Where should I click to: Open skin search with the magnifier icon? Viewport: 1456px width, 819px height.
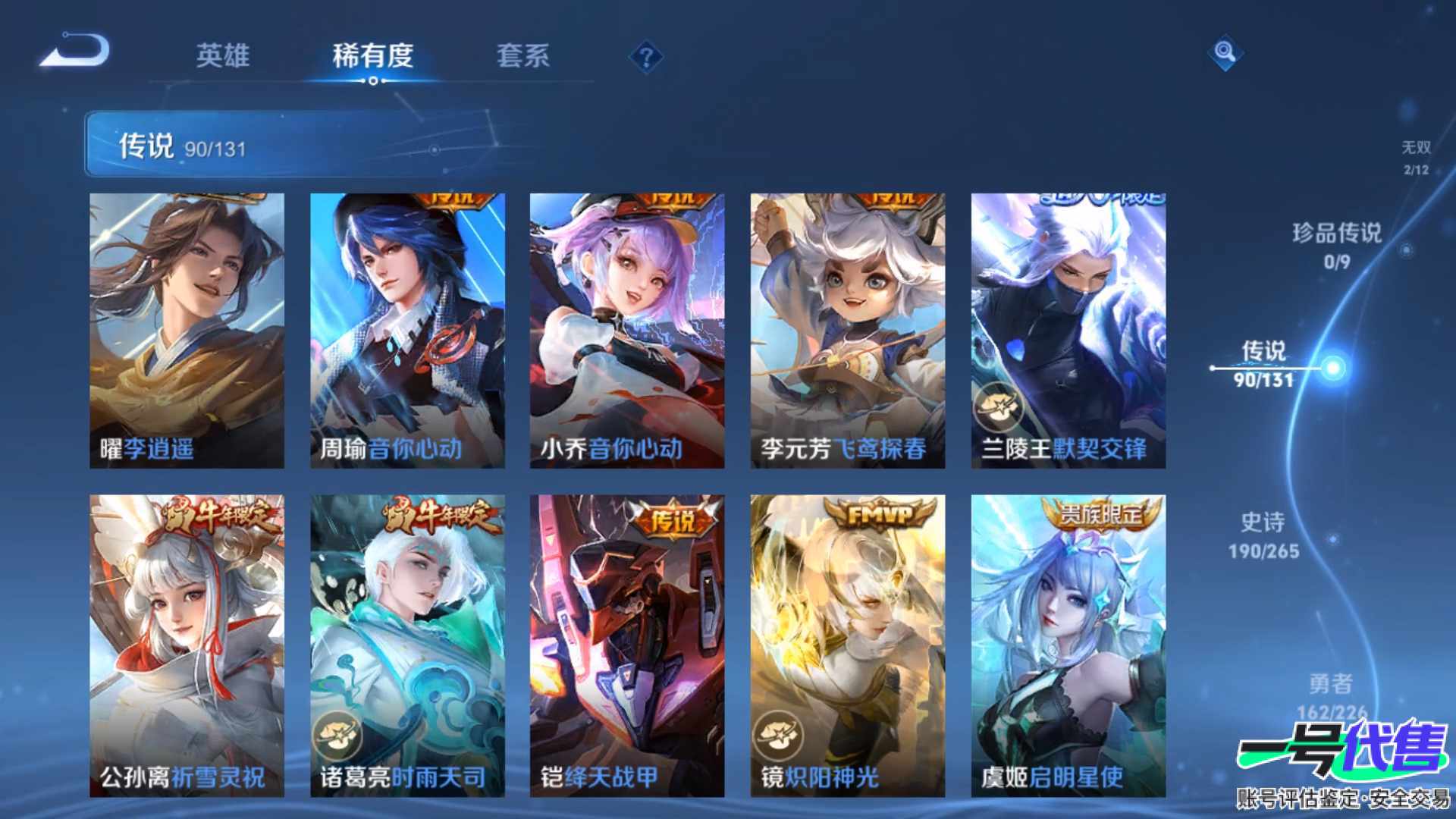pos(1225,53)
